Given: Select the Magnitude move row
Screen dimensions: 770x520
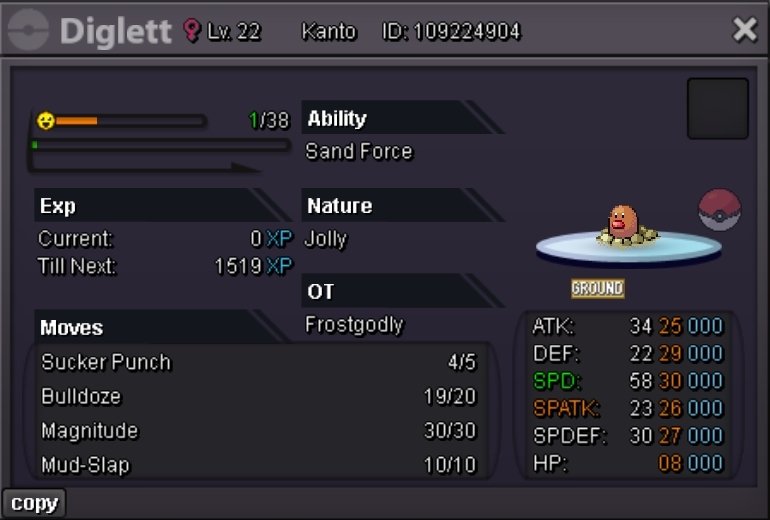Looking at the screenshot, I should [258, 431].
